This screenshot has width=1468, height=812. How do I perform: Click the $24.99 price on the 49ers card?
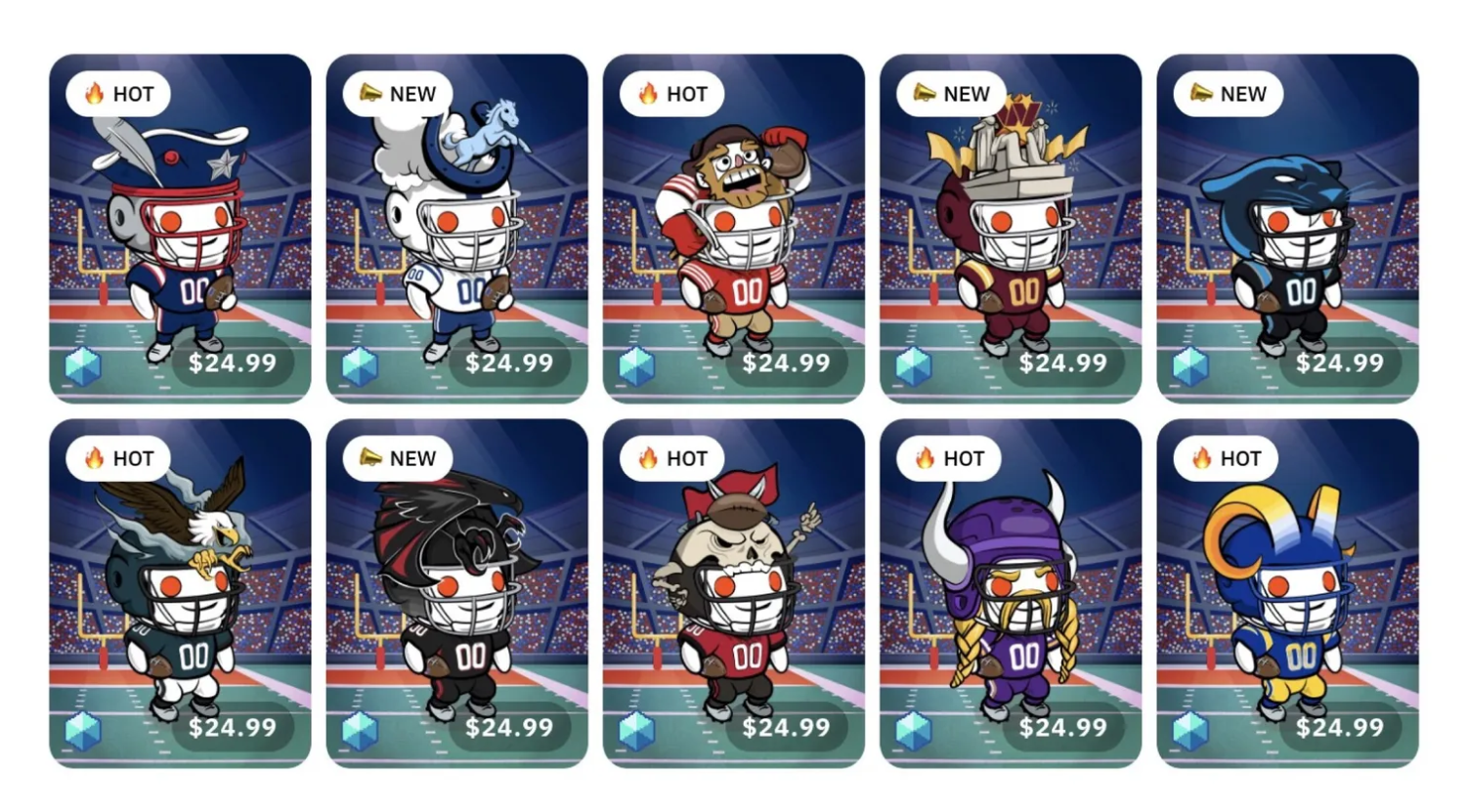point(787,363)
